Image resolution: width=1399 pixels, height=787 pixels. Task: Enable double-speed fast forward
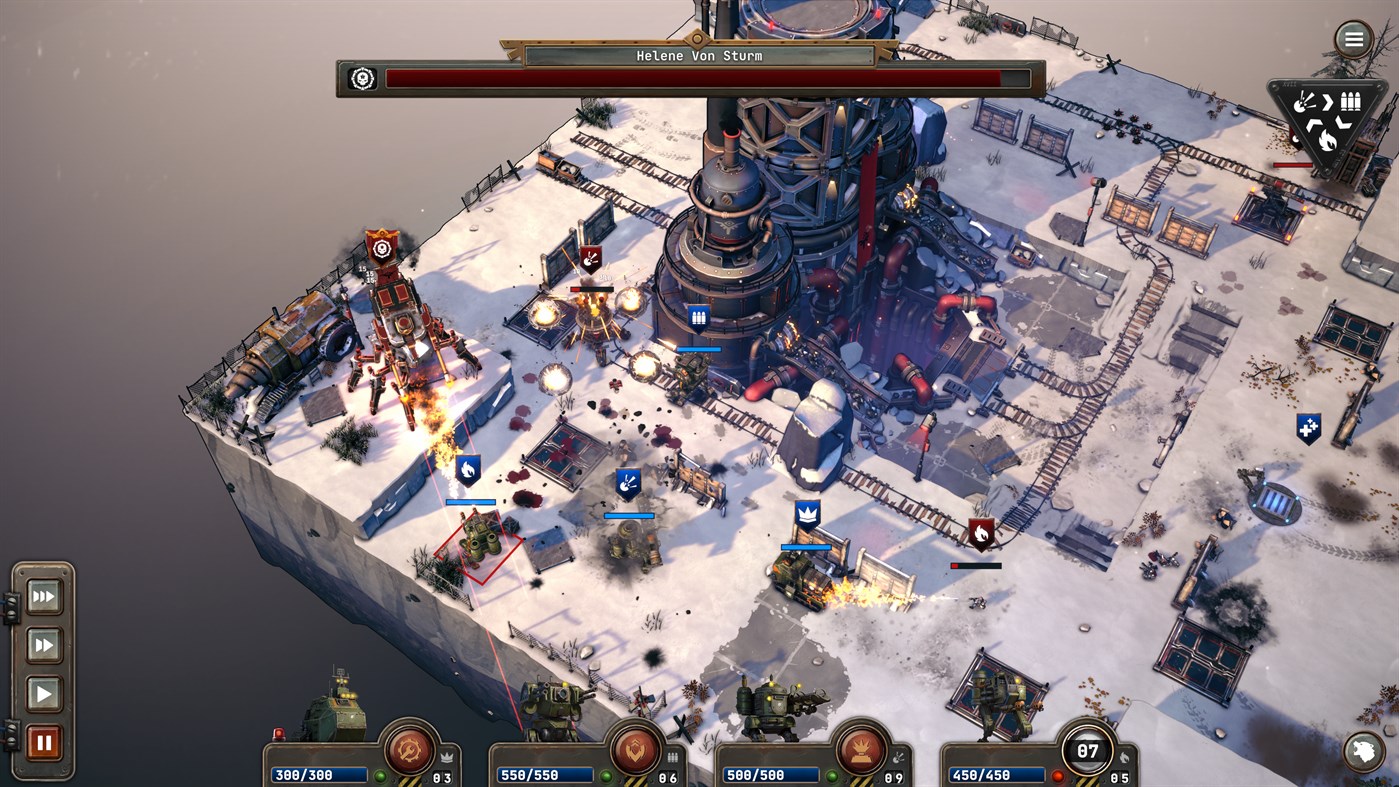click(43, 644)
